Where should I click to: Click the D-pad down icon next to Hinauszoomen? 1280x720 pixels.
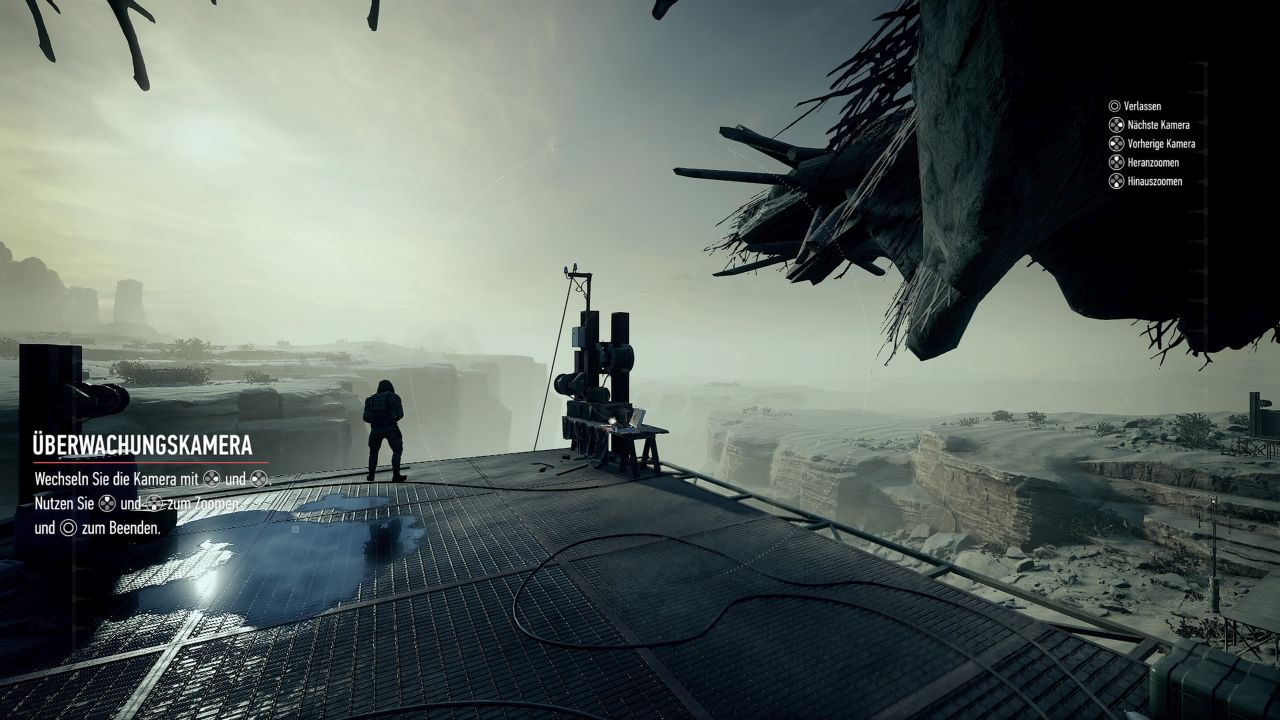click(1117, 180)
